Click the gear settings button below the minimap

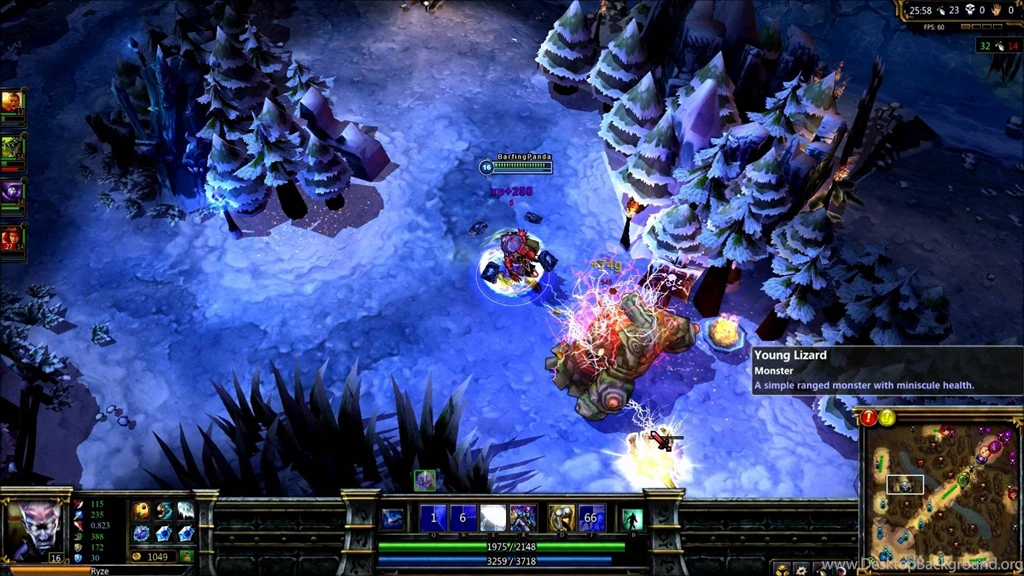coord(802,569)
